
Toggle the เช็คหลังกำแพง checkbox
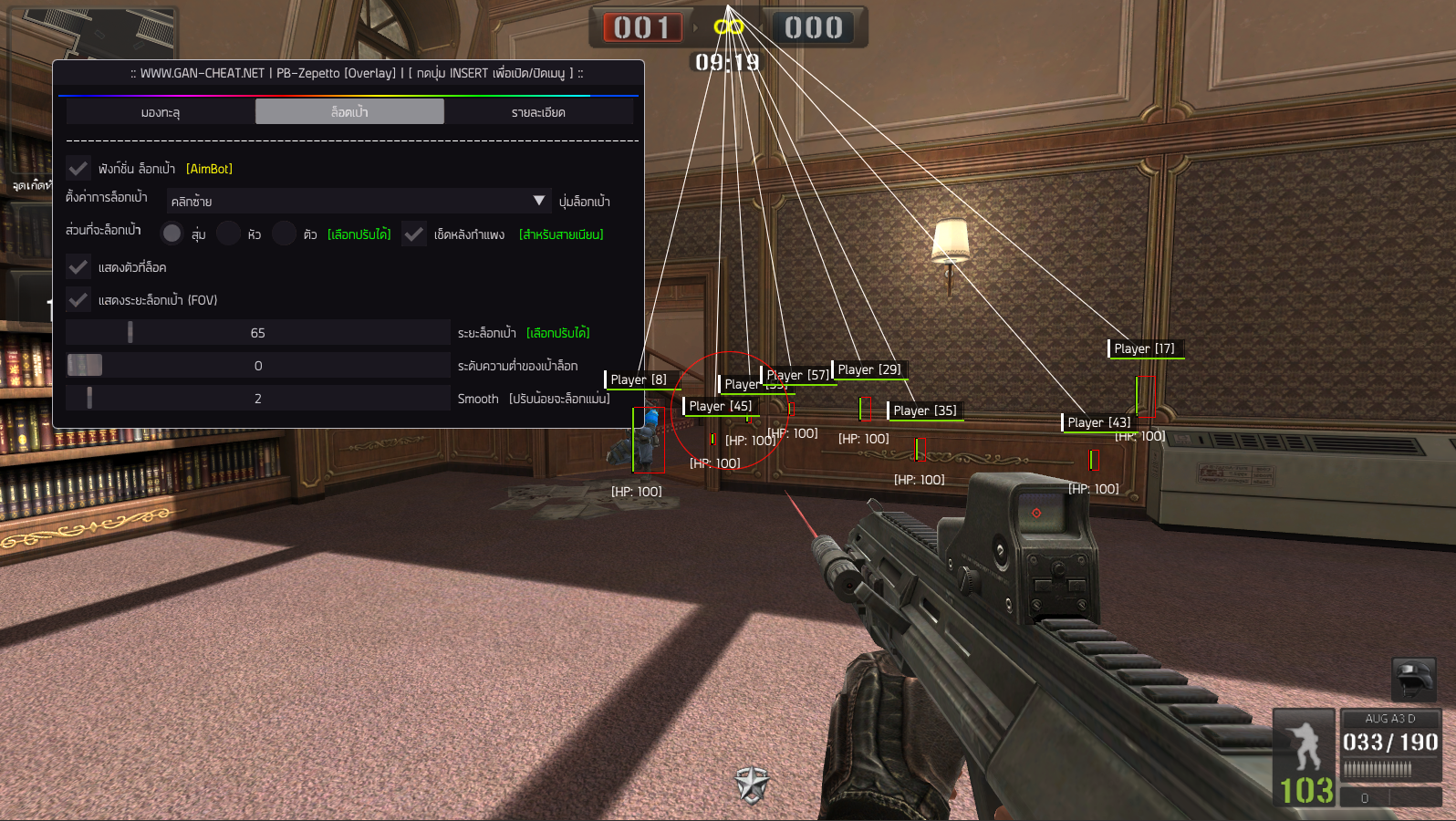click(414, 234)
